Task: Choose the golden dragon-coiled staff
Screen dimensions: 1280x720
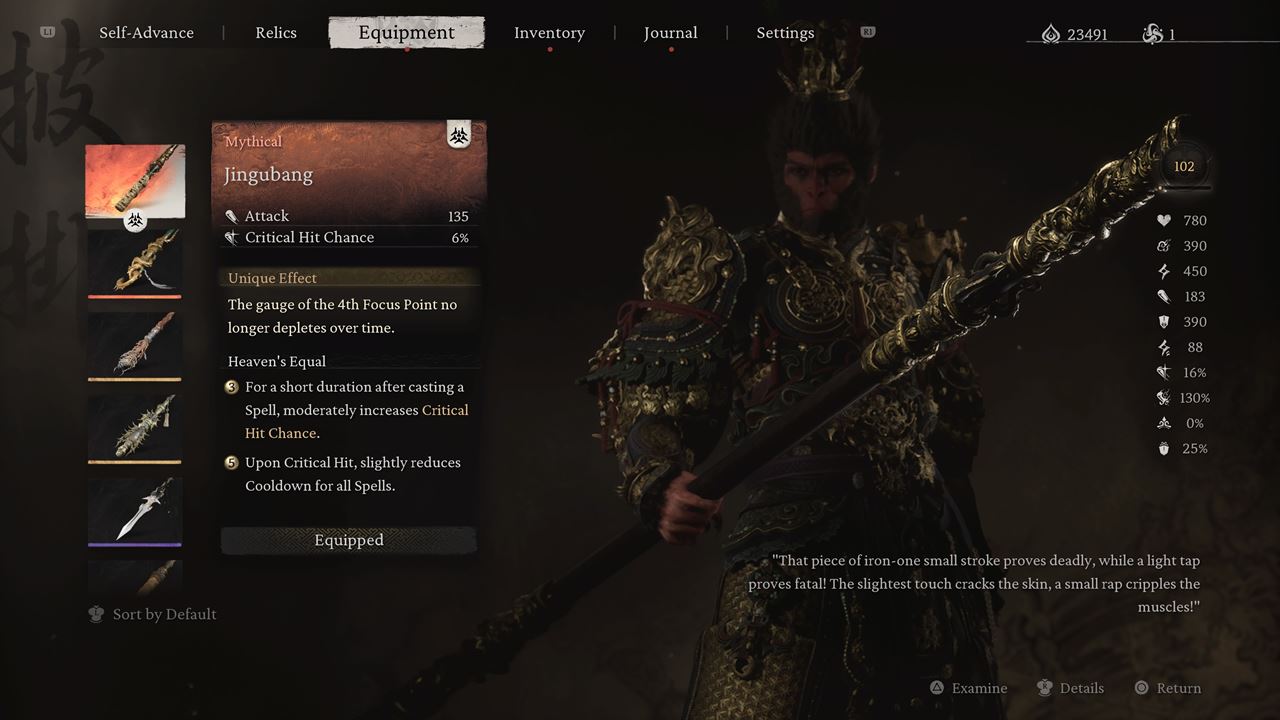Action: click(135, 263)
